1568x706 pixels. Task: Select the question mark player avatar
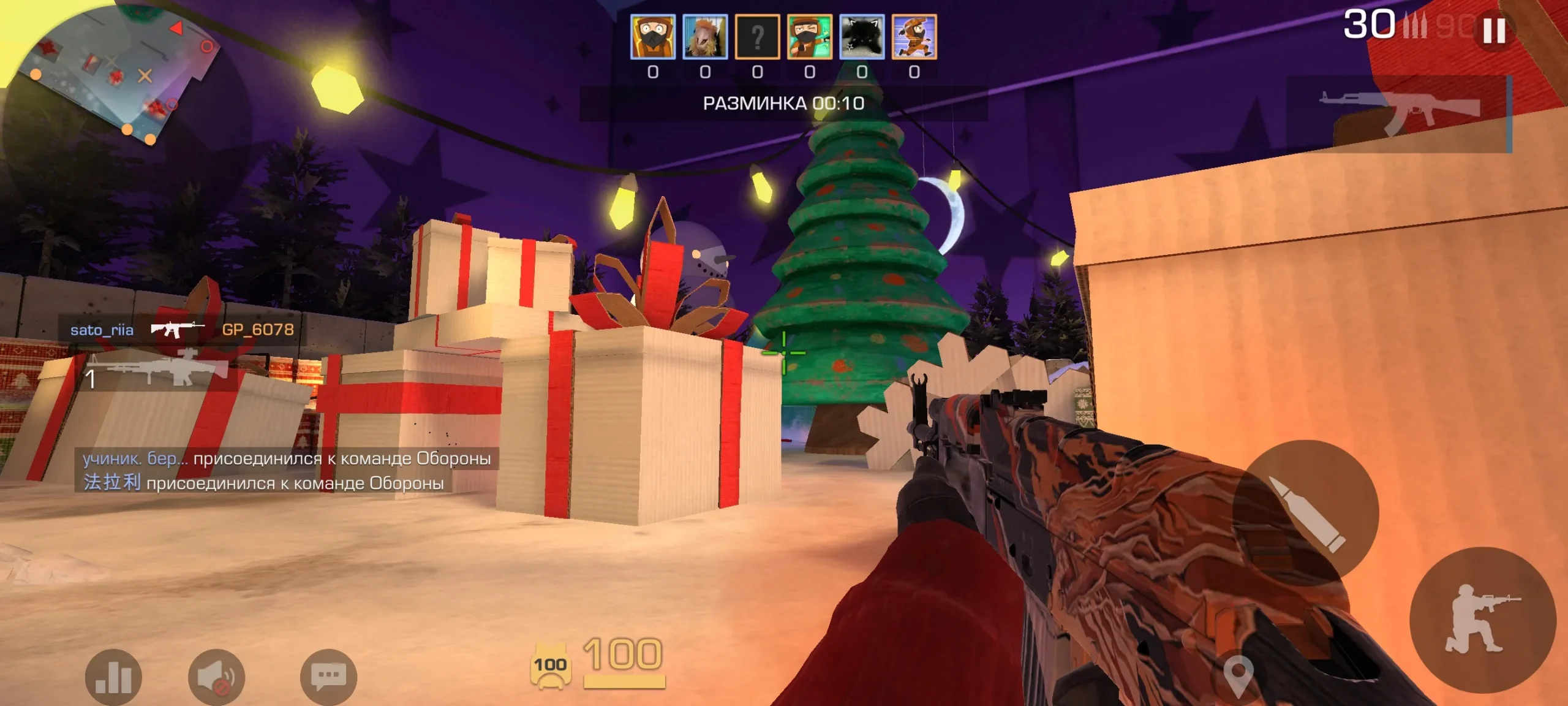pyautogui.click(x=758, y=37)
